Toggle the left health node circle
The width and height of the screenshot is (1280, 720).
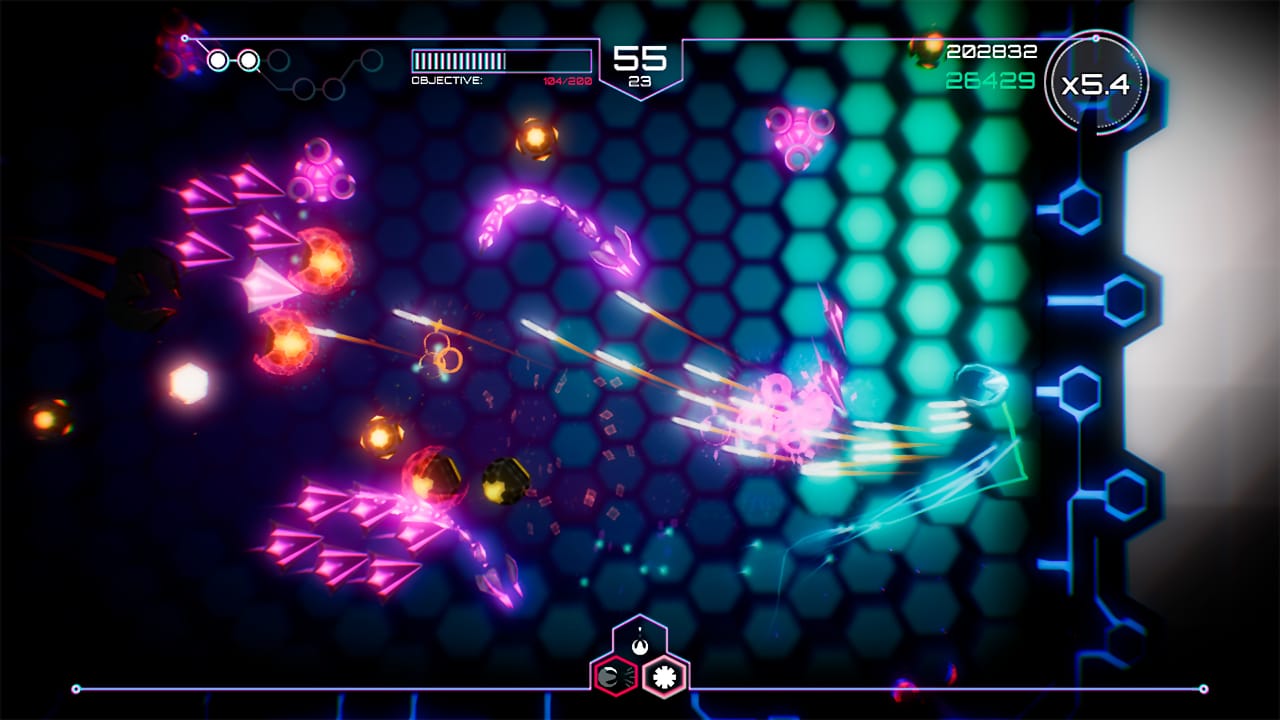tap(216, 58)
